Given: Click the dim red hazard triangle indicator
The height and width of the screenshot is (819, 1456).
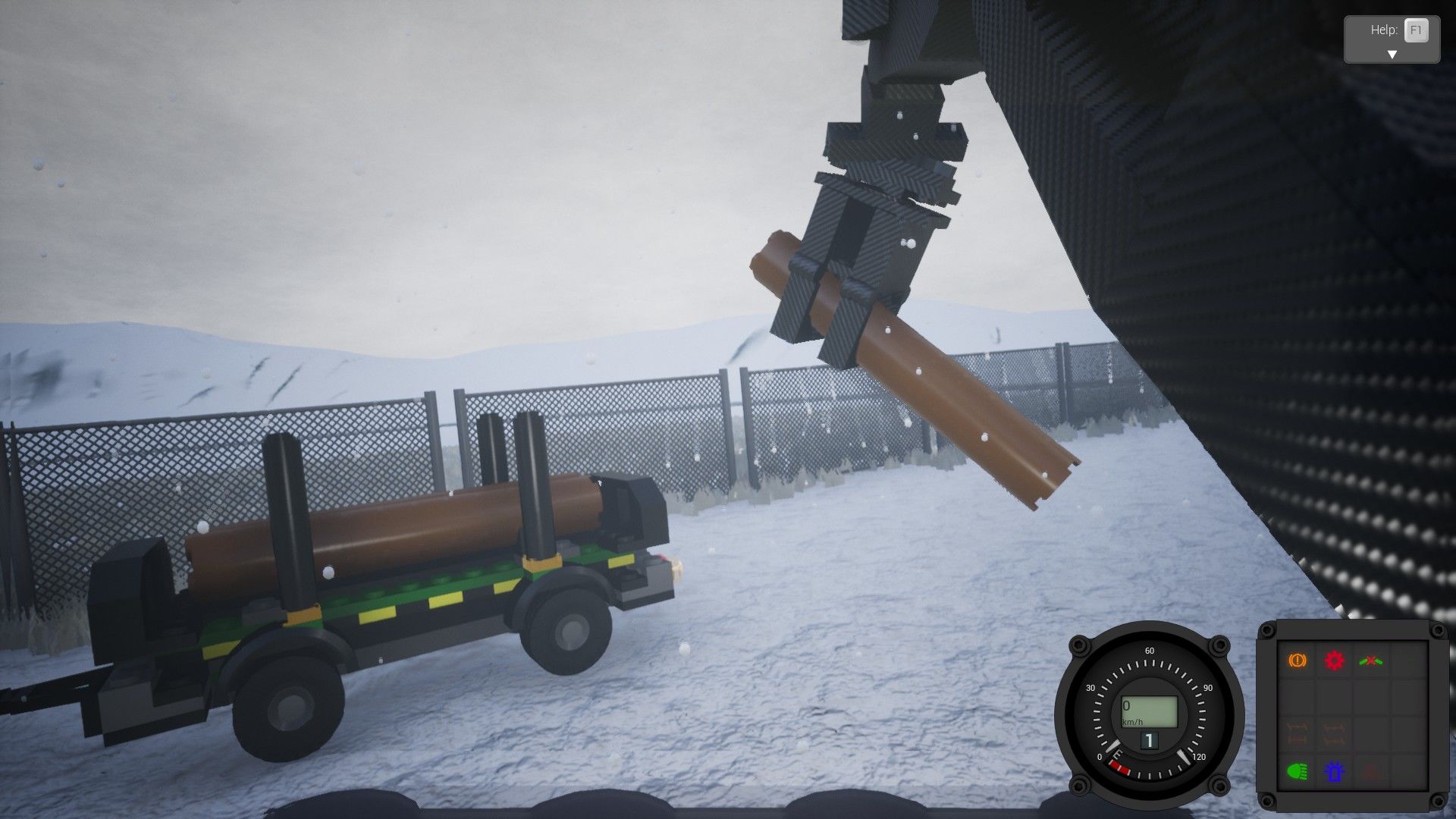Looking at the screenshot, I should pyautogui.click(x=1370, y=772).
